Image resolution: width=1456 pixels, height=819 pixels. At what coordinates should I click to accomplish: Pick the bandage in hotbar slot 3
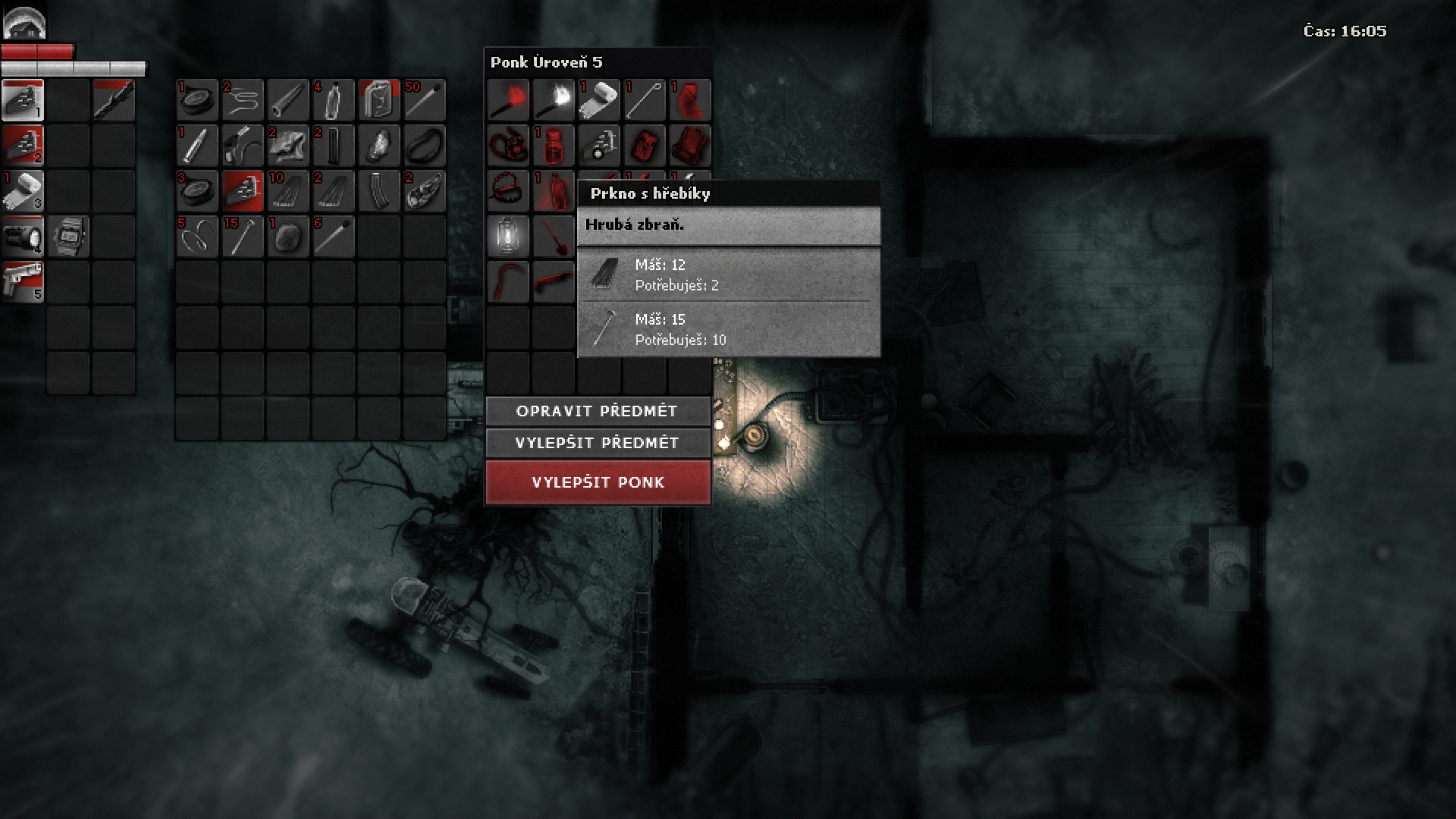23,190
